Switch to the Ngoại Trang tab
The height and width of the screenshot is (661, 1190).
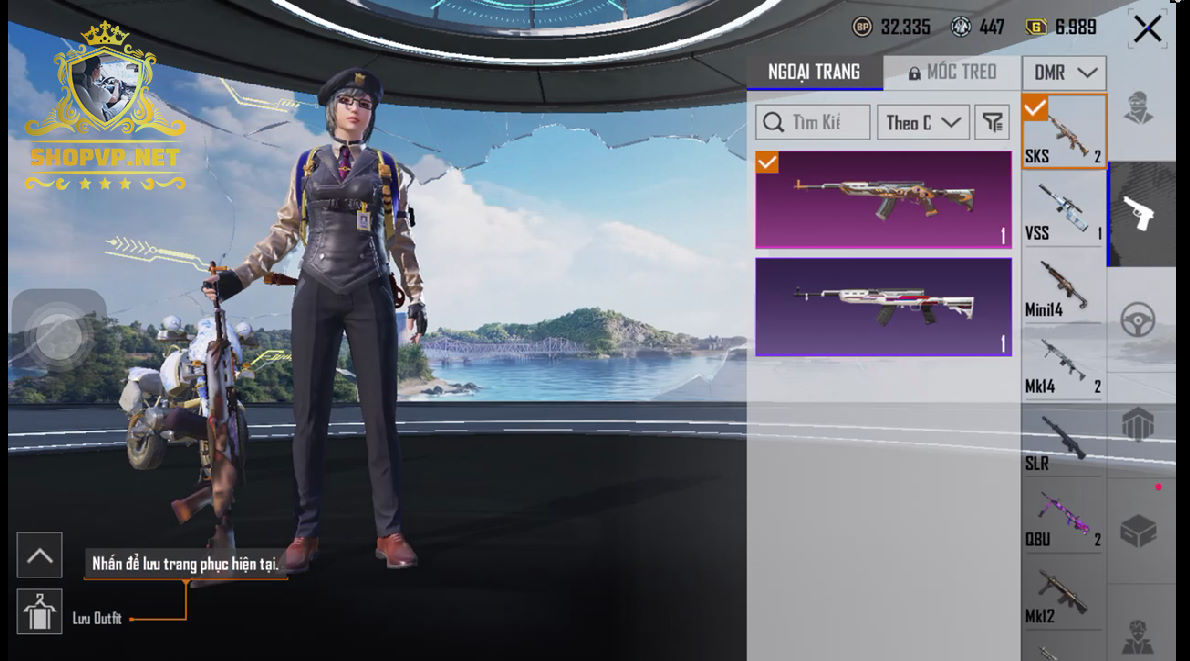814,72
